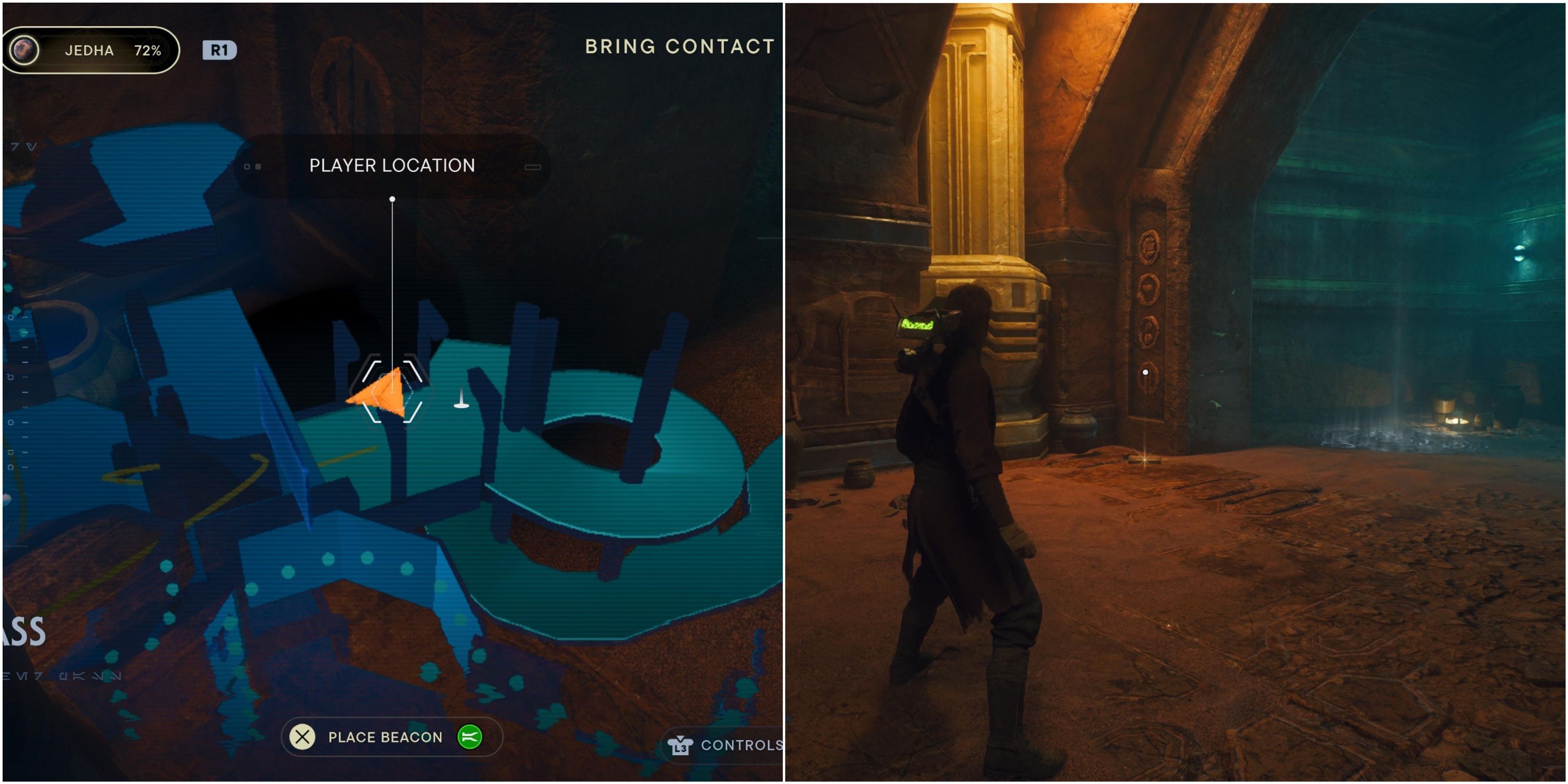Select the Bring Contact objective heading
The width and height of the screenshot is (1568, 784).
coord(679,45)
